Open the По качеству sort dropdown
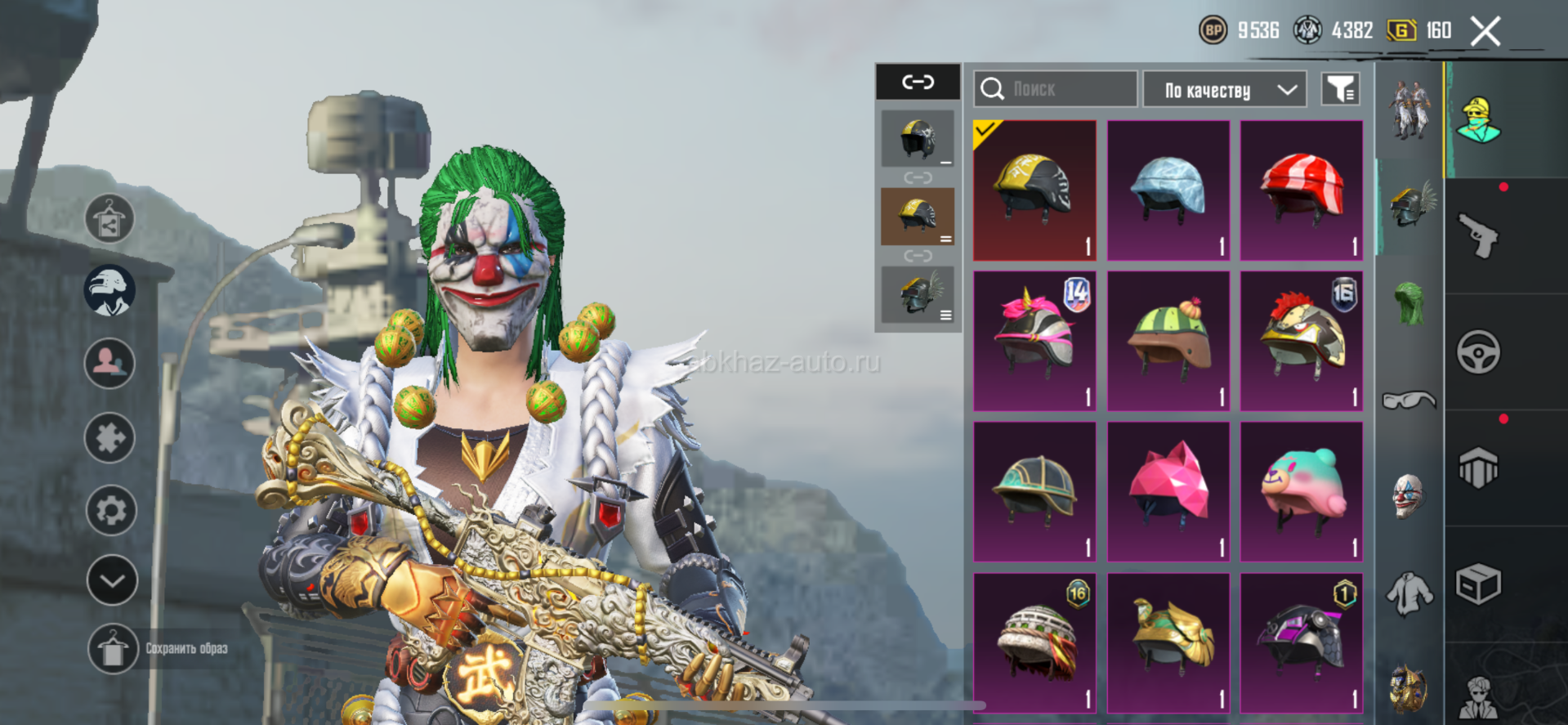 click(x=1225, y=89)
